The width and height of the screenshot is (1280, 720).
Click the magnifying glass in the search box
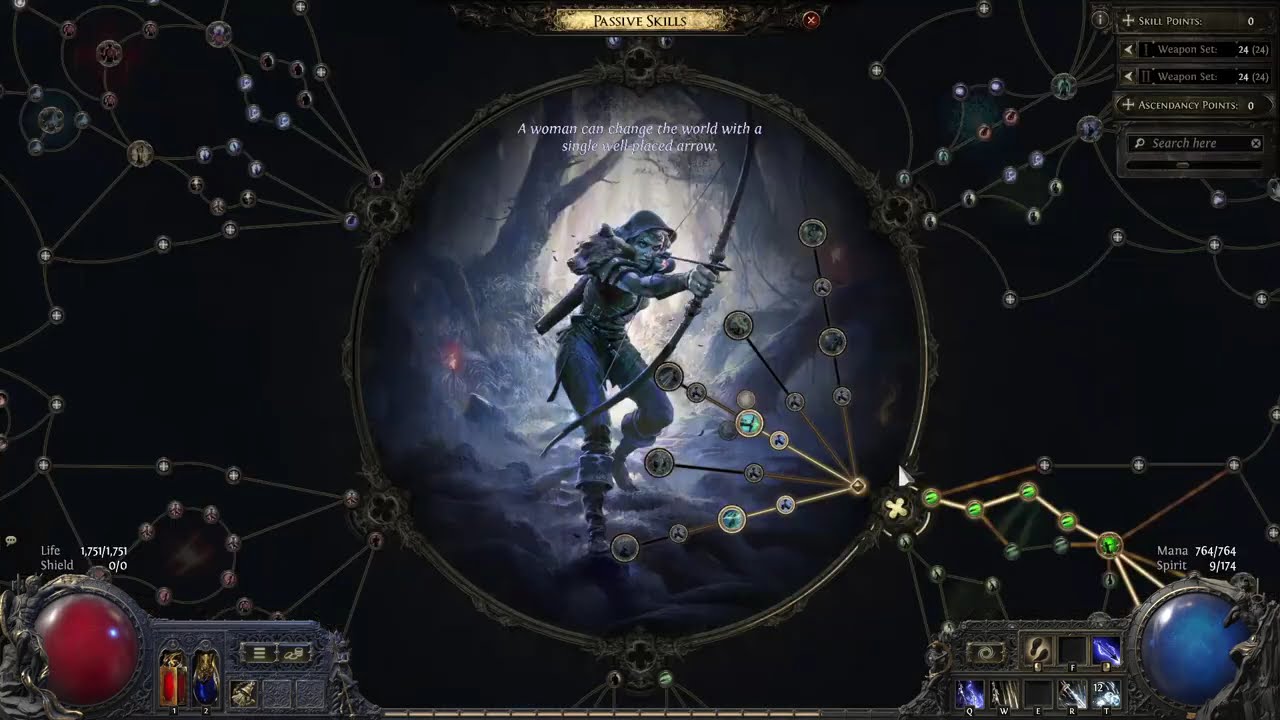coord(1139,143)
